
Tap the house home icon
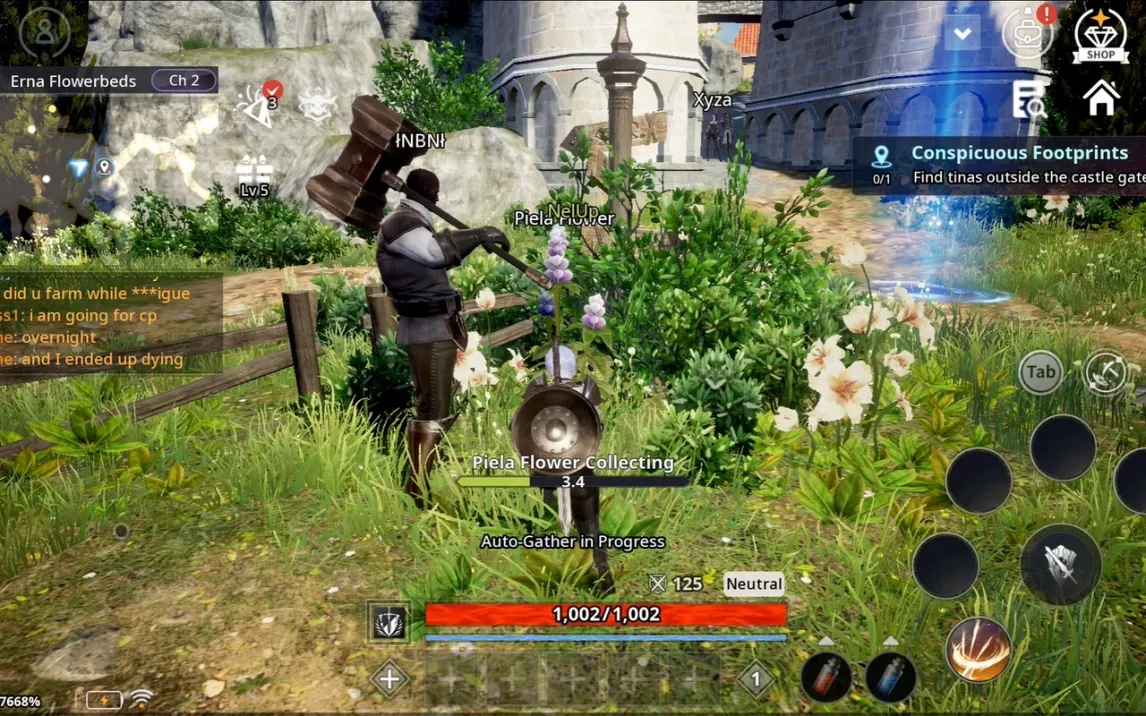(1101, 99)
